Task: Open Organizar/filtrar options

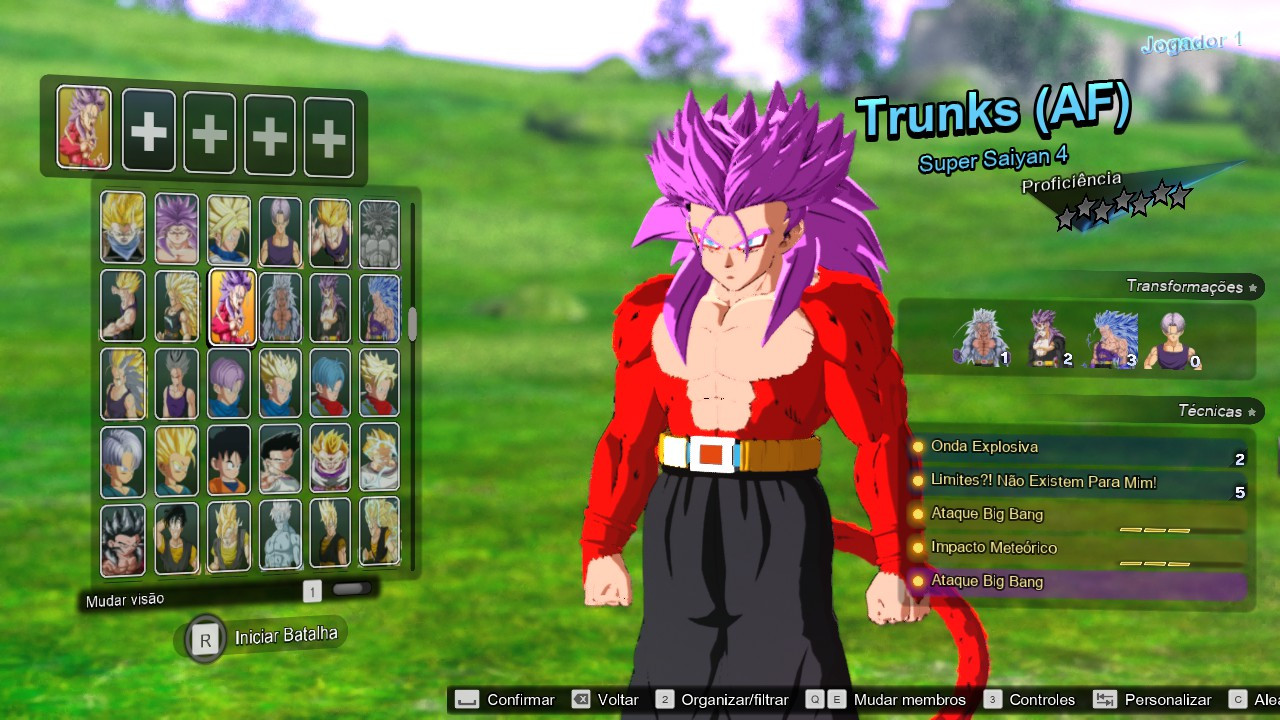Action: pyautogui.click(x=735, y=700)
